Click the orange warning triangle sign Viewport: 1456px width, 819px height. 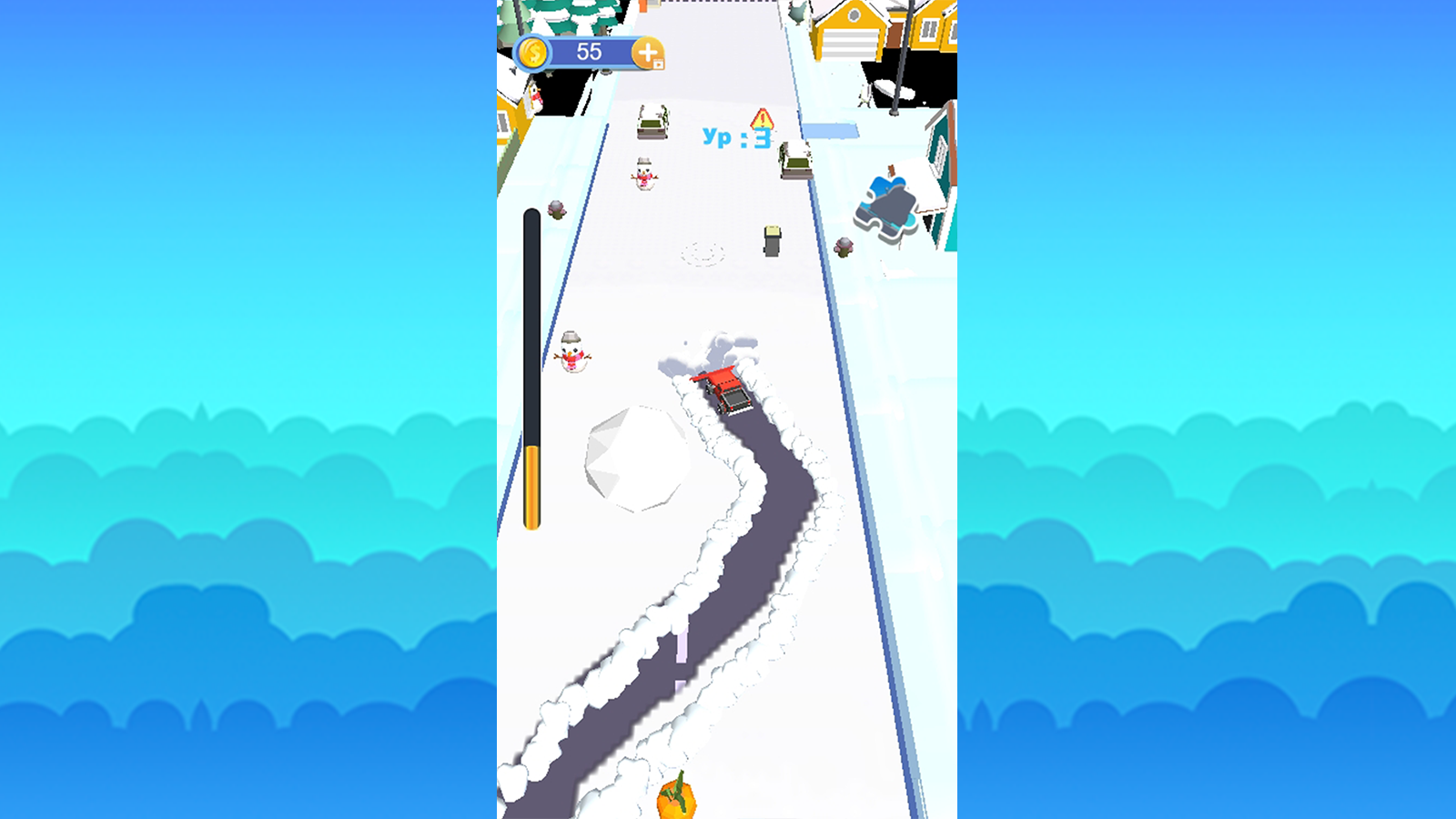pos(762,119)
